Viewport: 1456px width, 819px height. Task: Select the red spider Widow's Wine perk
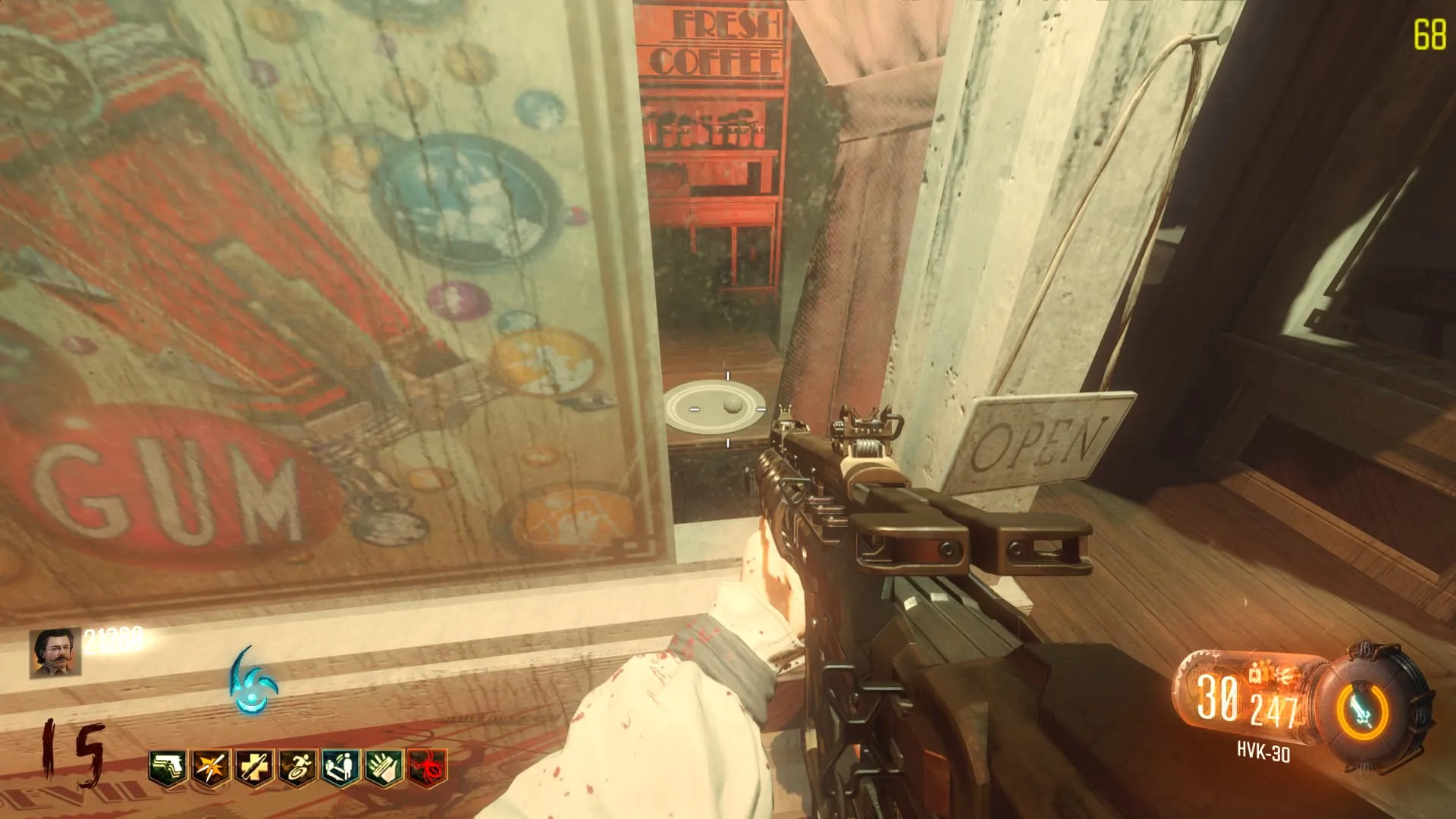(427, 769)
